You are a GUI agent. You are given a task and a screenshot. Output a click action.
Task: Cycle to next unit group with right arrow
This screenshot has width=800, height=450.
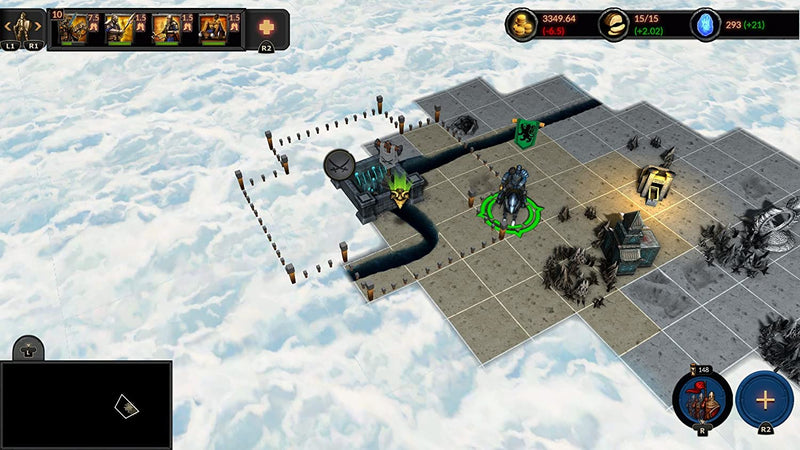(37, 25)
